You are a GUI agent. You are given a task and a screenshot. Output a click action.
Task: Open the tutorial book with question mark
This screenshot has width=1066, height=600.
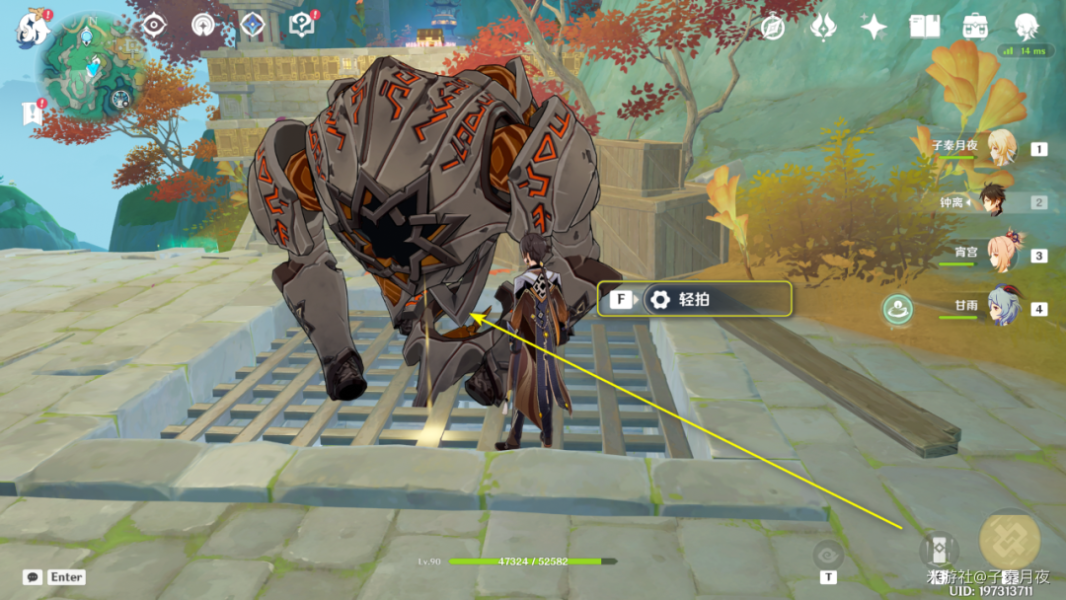(x=301, y=25)
